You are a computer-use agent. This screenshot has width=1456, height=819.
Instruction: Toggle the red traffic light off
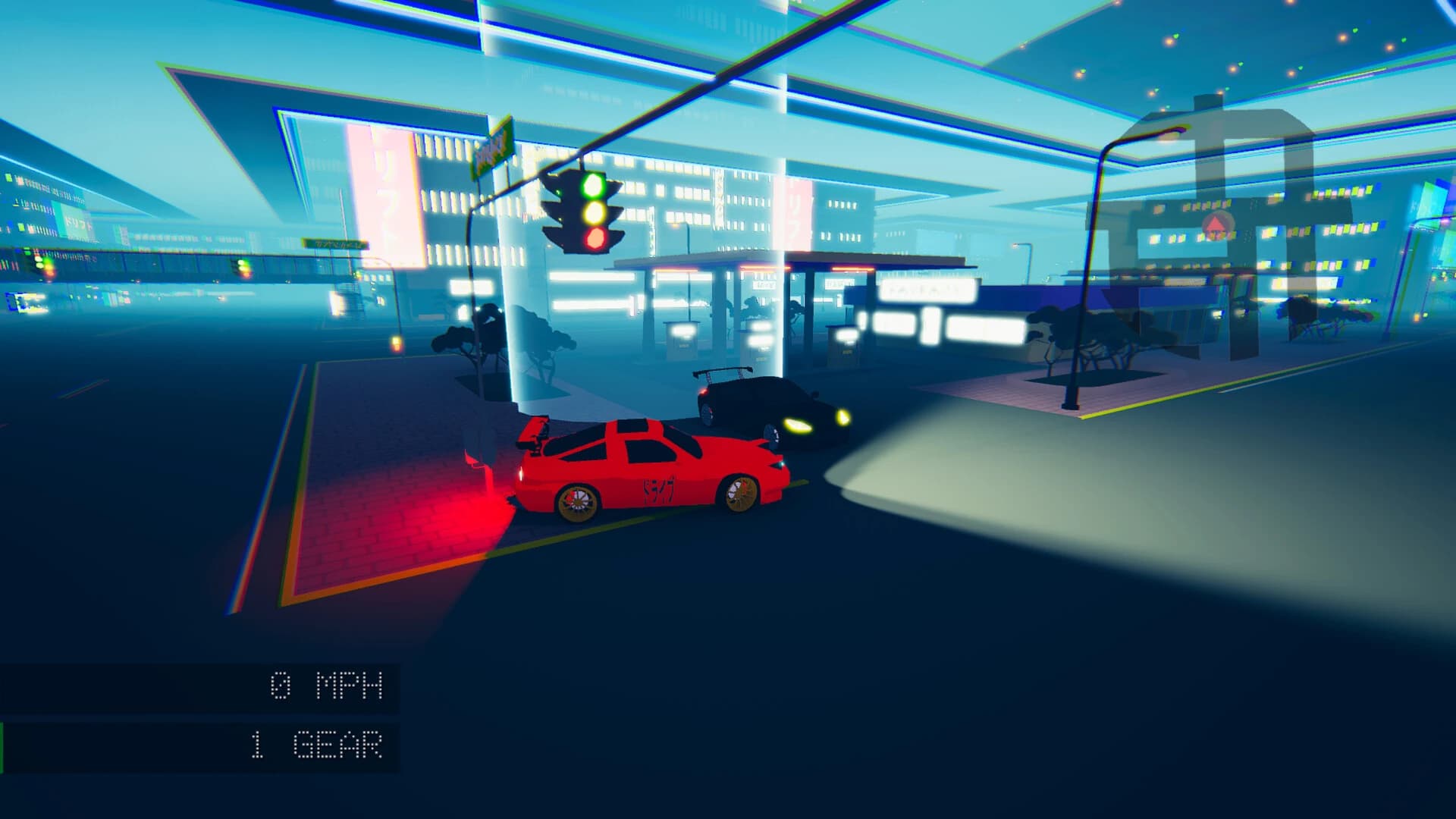594,239
